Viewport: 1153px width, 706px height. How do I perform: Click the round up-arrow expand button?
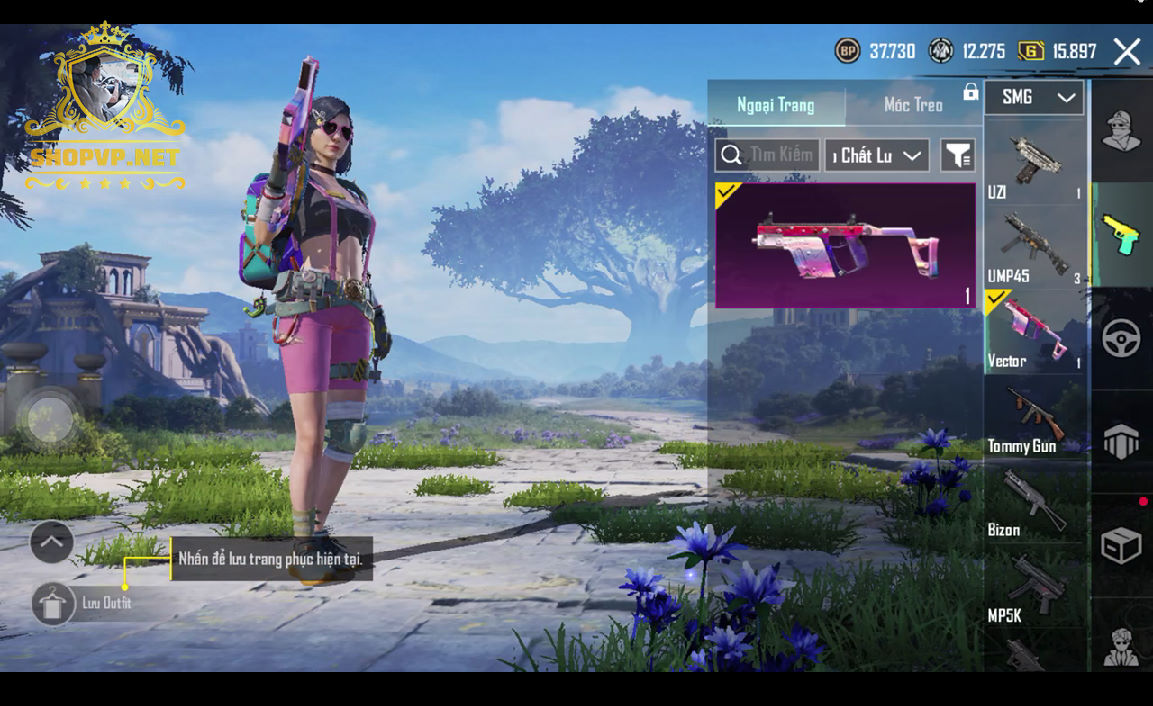[52, 543]
